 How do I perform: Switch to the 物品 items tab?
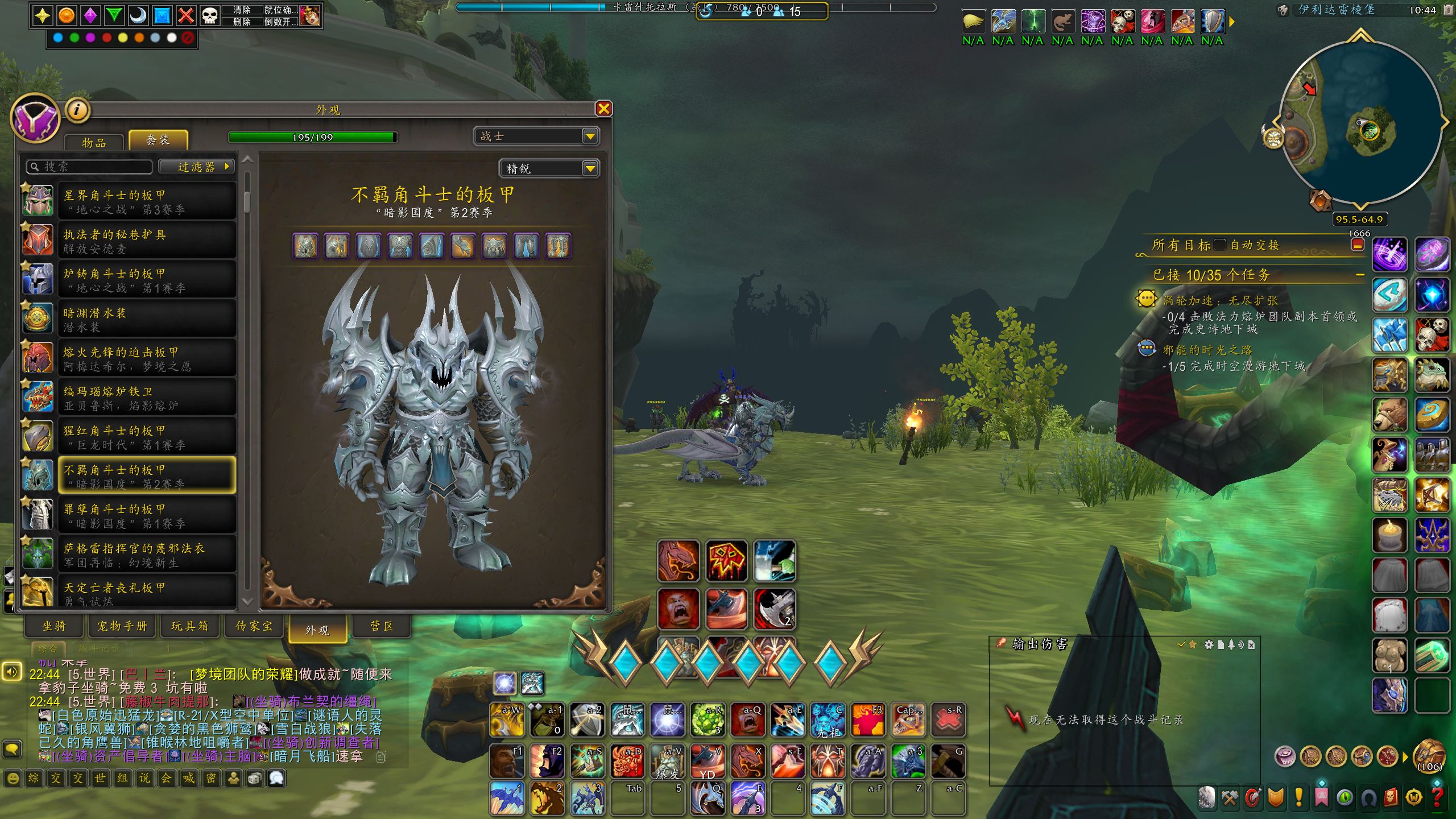(x=94, y=143)
